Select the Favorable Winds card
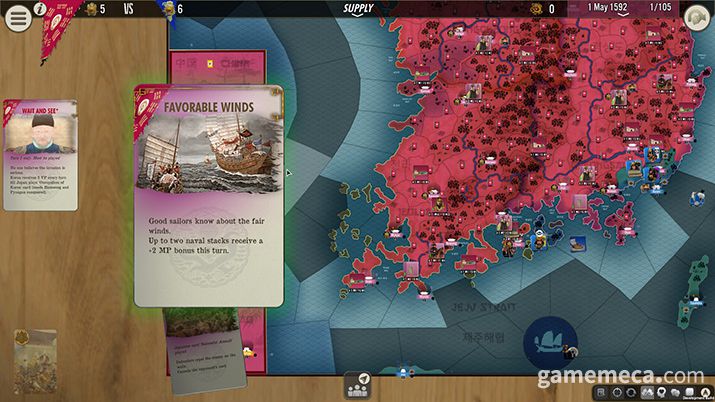 [208, 195]
